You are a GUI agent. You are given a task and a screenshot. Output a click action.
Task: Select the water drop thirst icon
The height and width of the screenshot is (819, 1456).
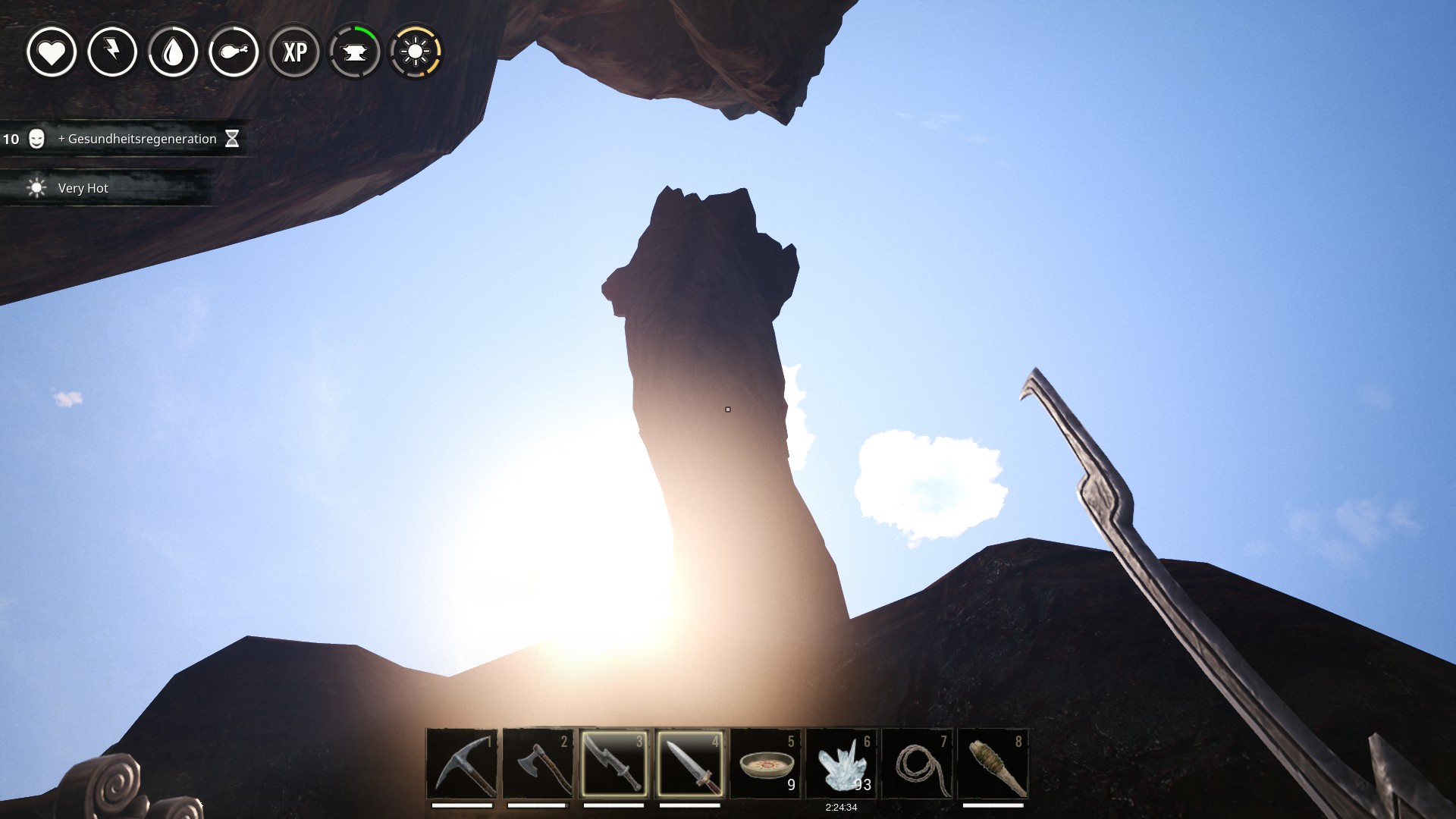173,52
